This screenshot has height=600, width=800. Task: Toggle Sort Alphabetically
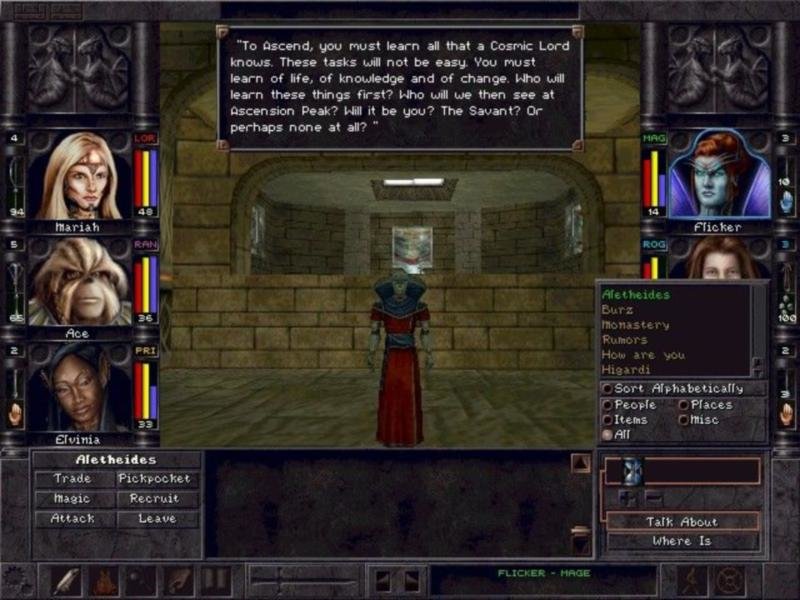click(607, 389)
